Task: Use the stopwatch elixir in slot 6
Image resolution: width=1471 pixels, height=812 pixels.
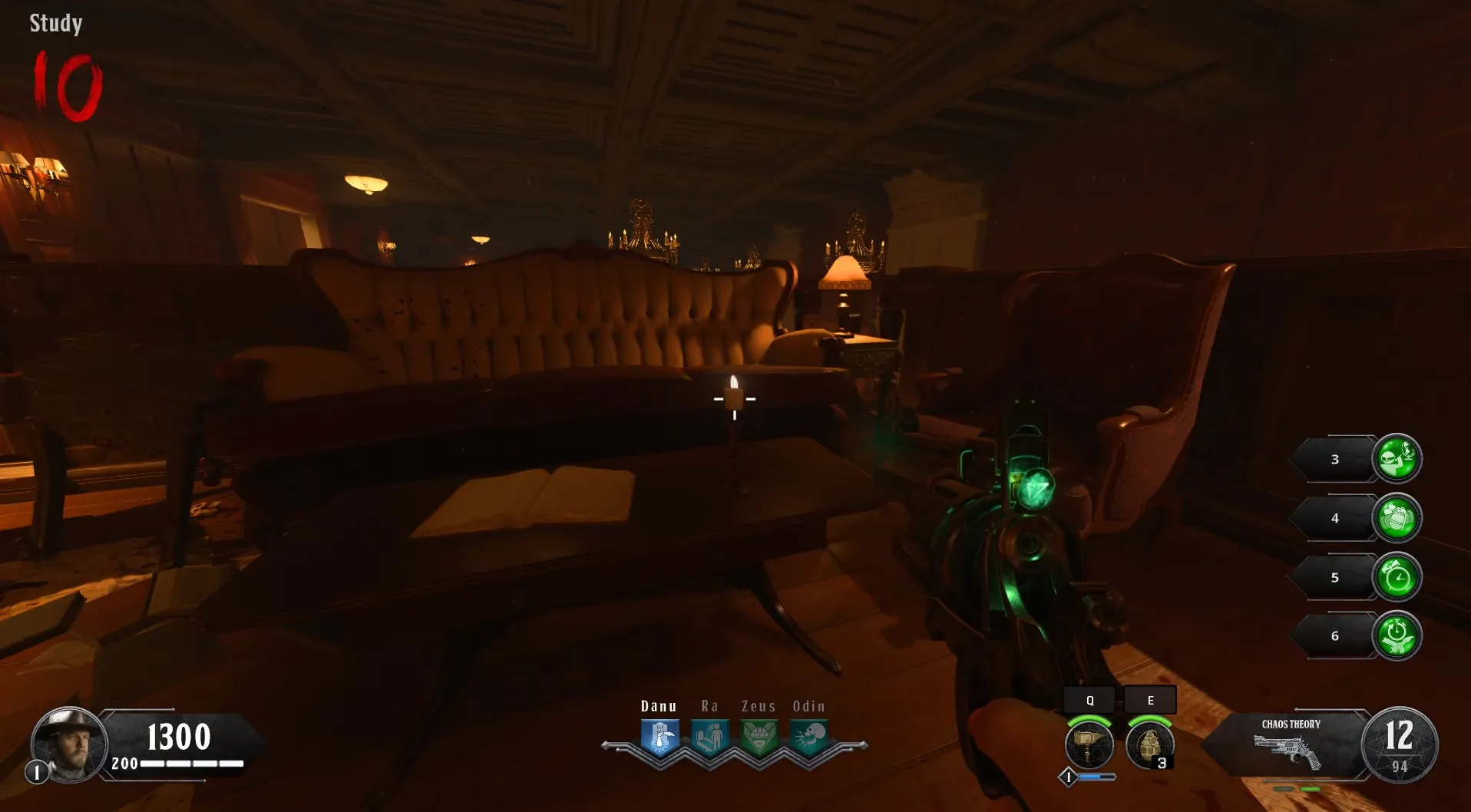Action: [x=1397, y=635]
